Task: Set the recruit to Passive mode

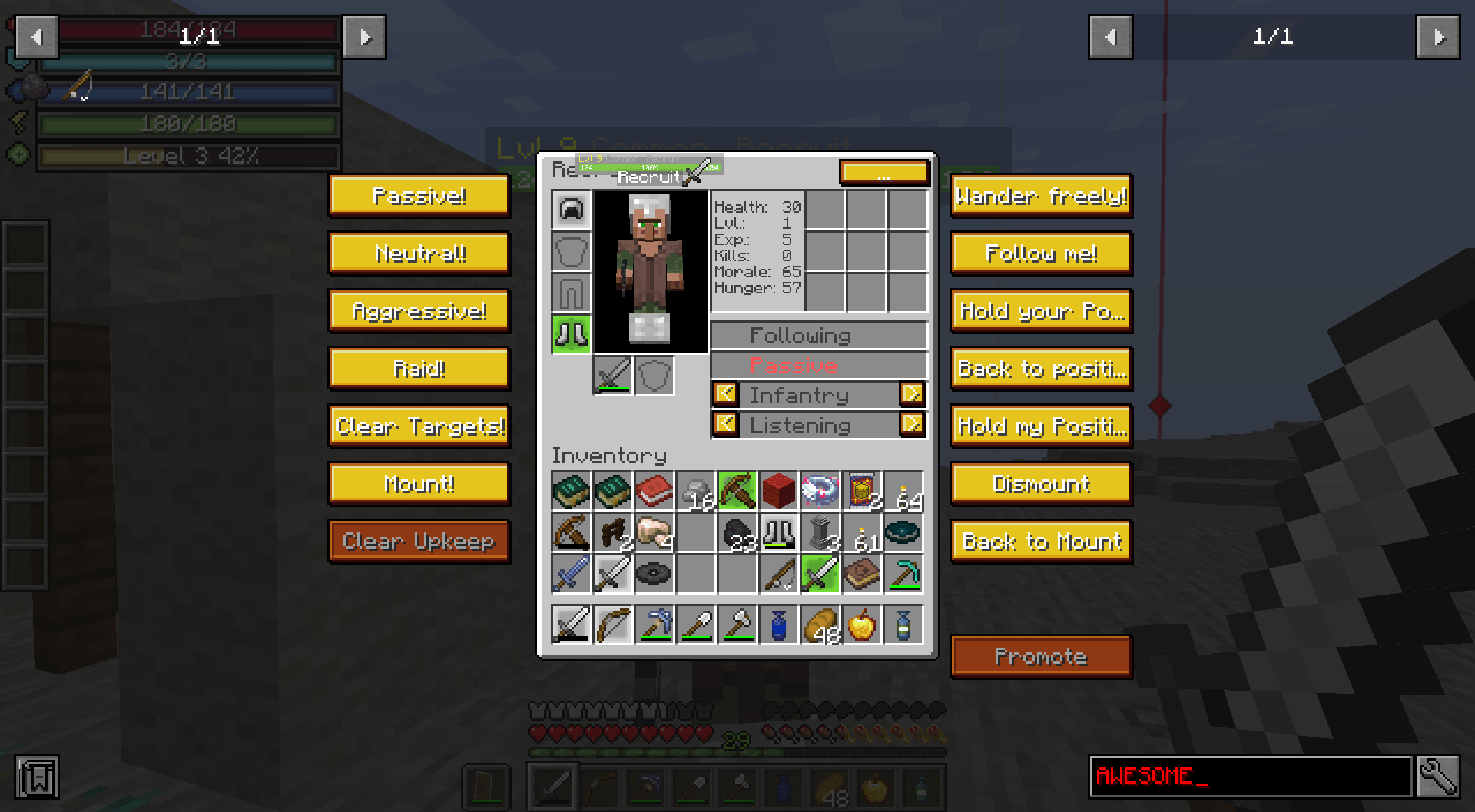Action: (x=419, y=196)
